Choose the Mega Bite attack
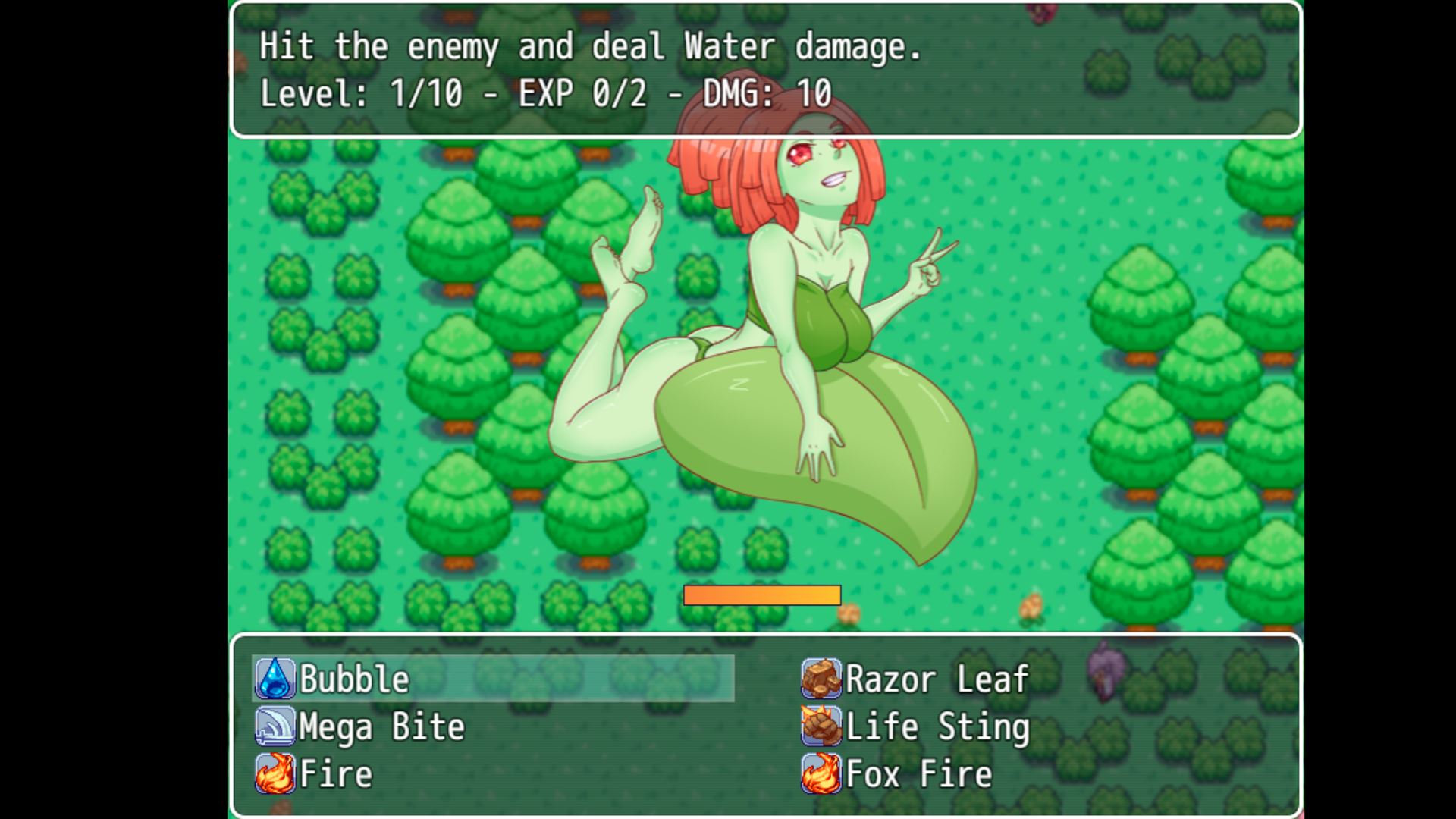Screen dimensions: 1456x819 tap(381, 726)
